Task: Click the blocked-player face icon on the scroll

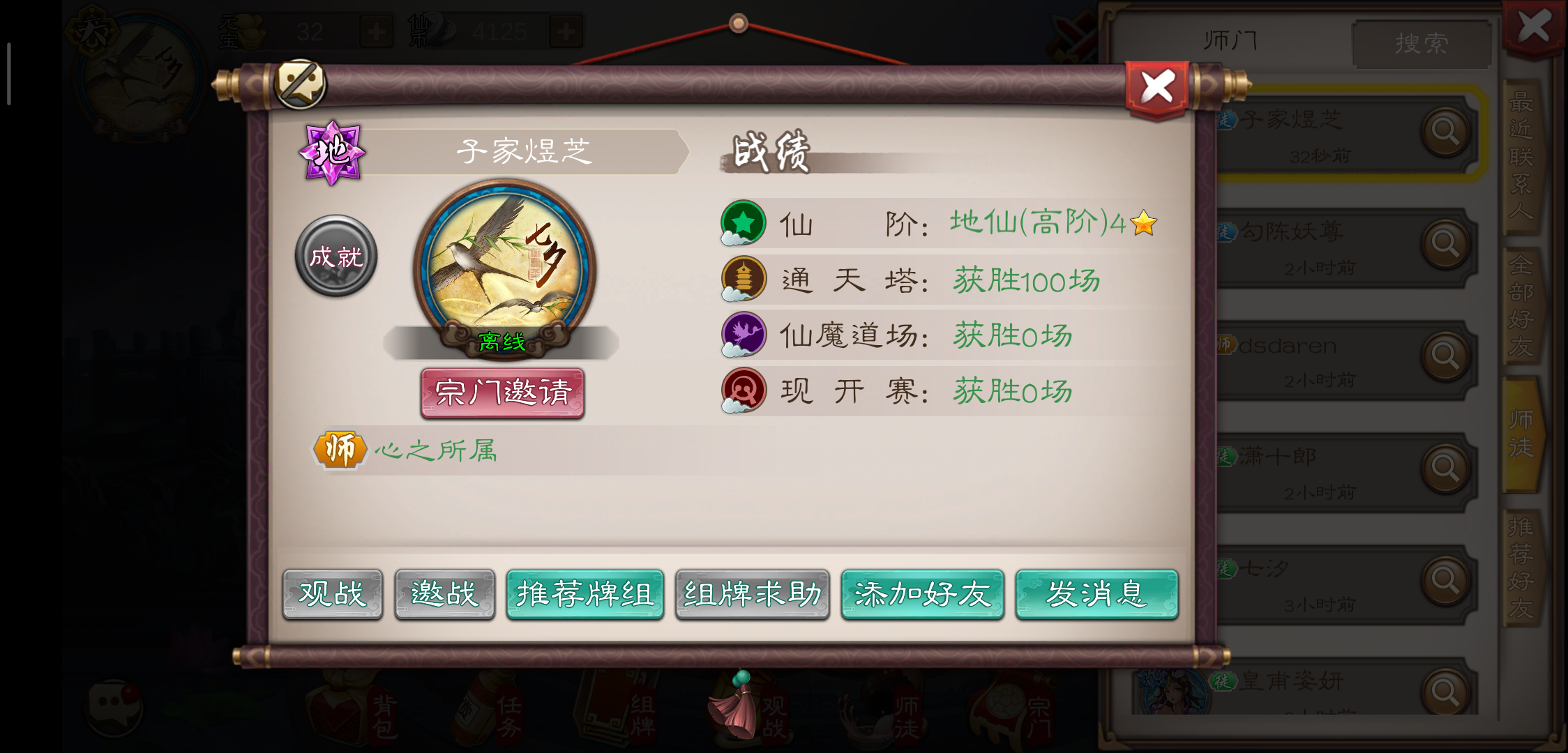Action: (x=301, y=83)
